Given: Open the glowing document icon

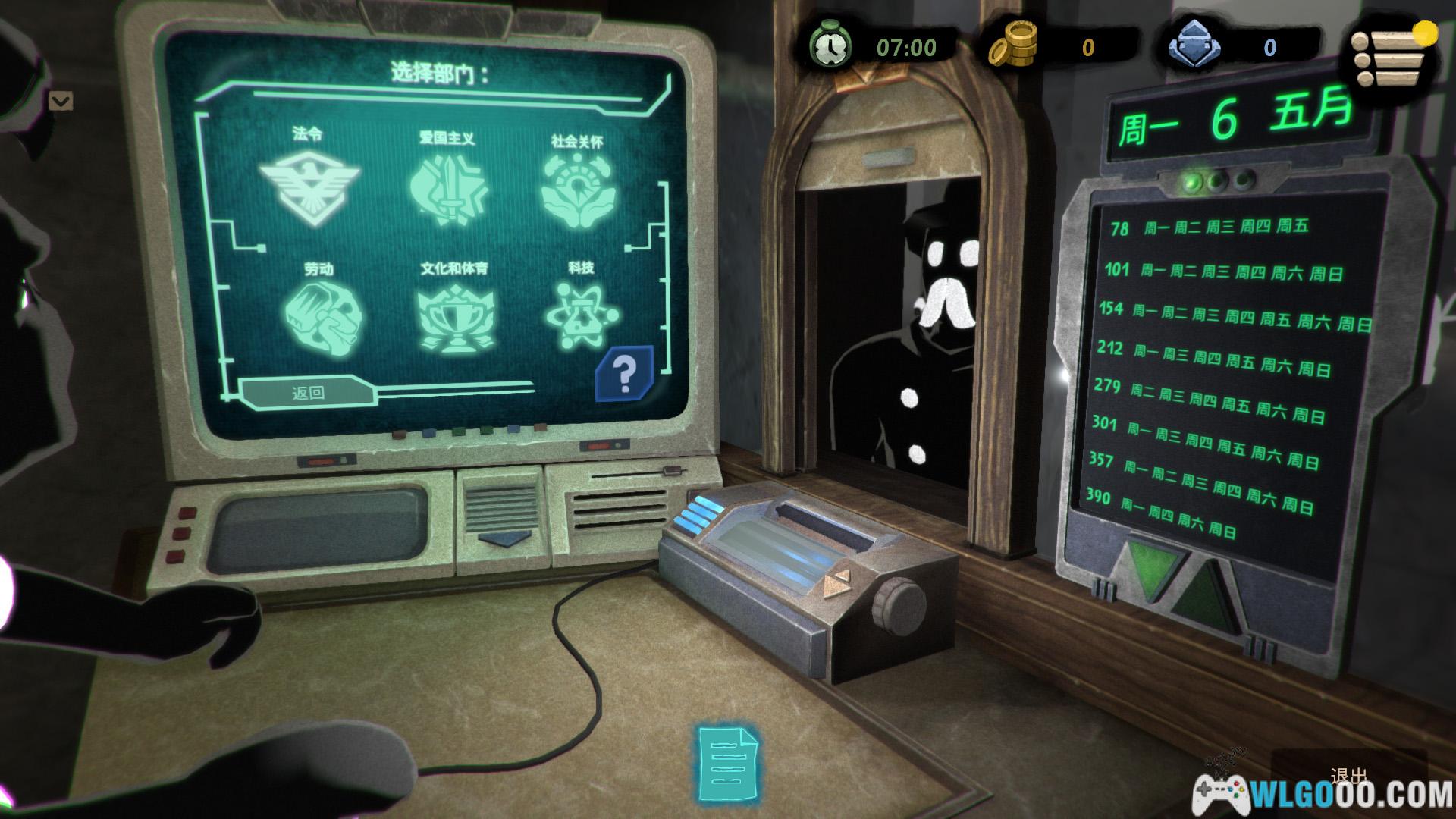Looking at the screenshot, I should [726, 763].
